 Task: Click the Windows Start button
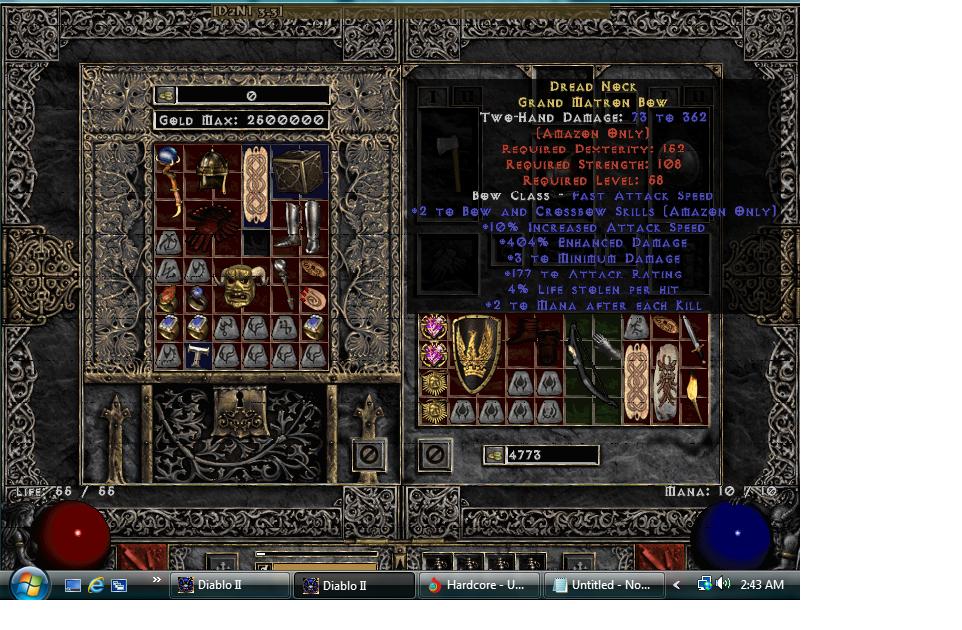click(x=28, y=584)
